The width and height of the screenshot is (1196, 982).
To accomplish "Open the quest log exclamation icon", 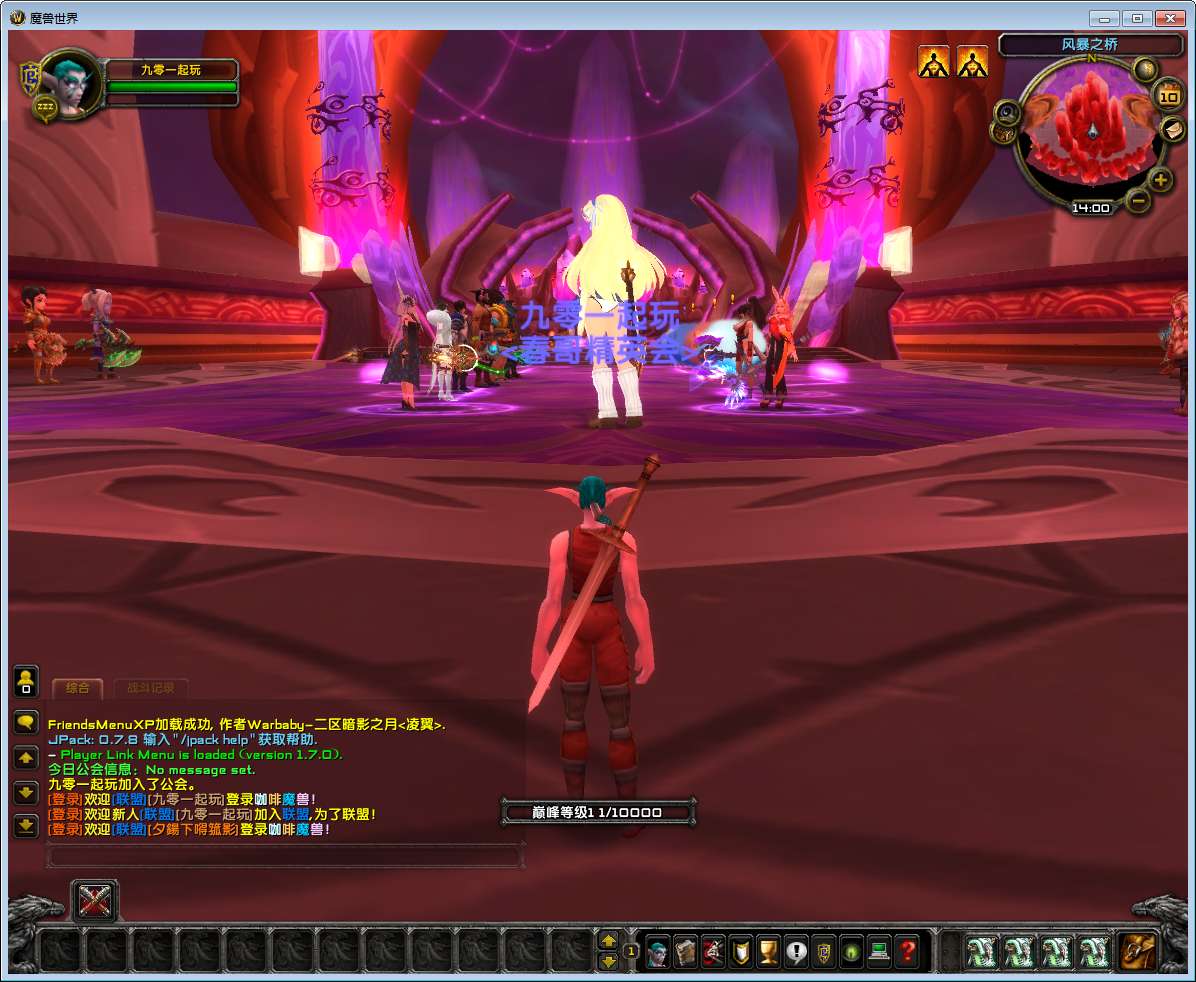I will [x=796, y=950].
